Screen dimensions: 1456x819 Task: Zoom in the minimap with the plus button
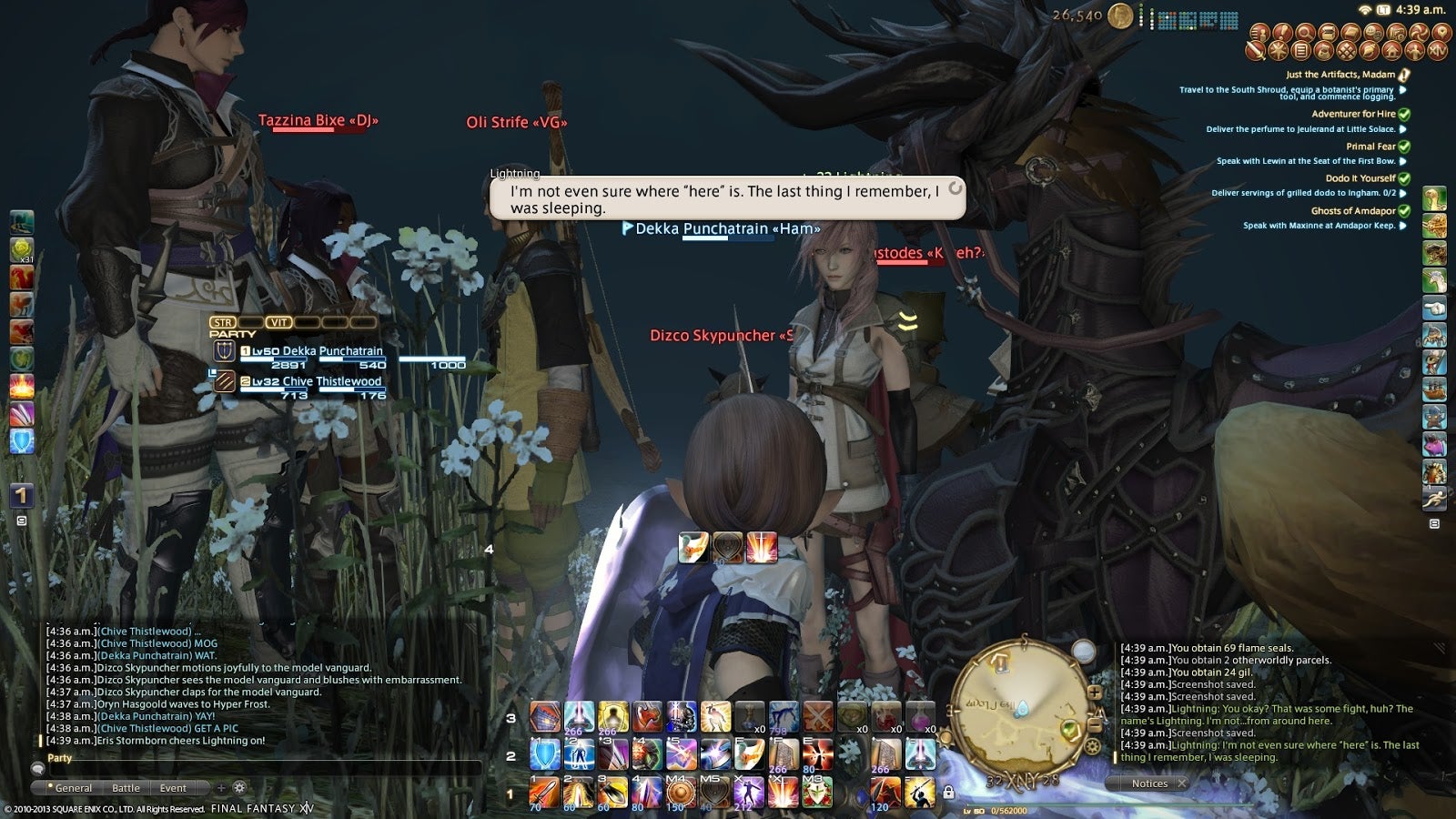1095,692
